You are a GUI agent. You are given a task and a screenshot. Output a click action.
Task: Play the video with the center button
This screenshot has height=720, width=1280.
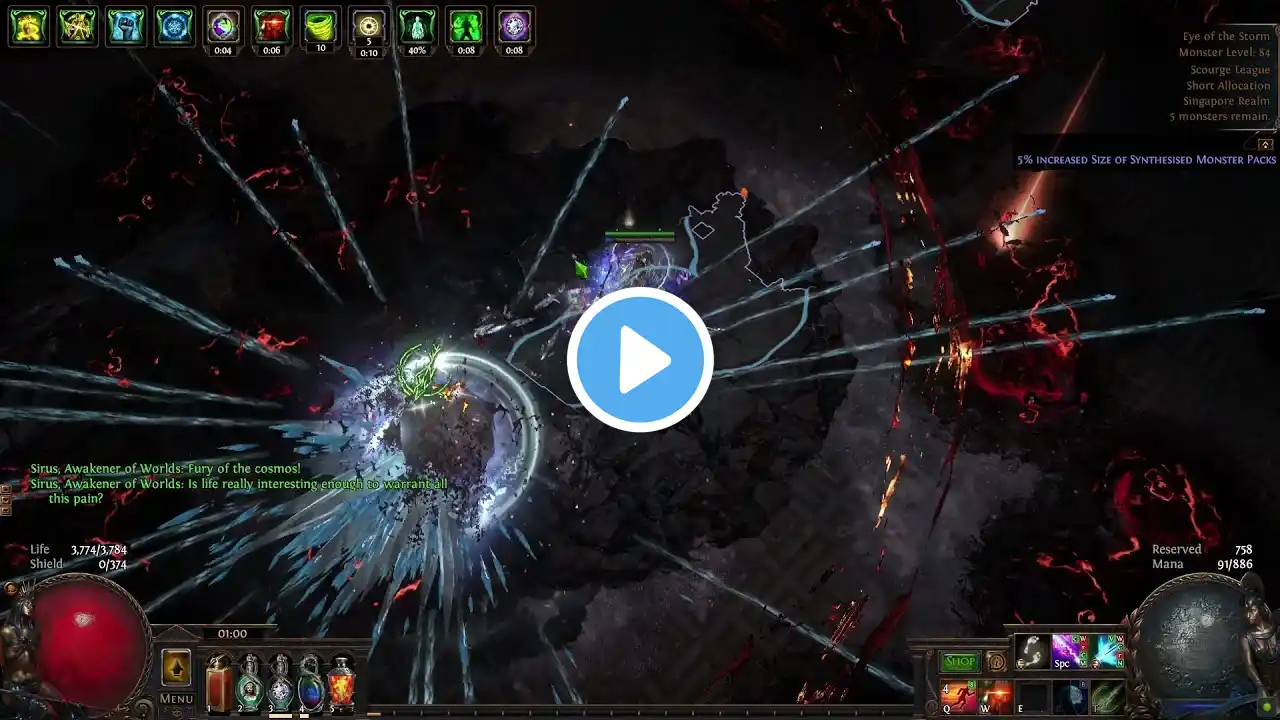(640, 360)
